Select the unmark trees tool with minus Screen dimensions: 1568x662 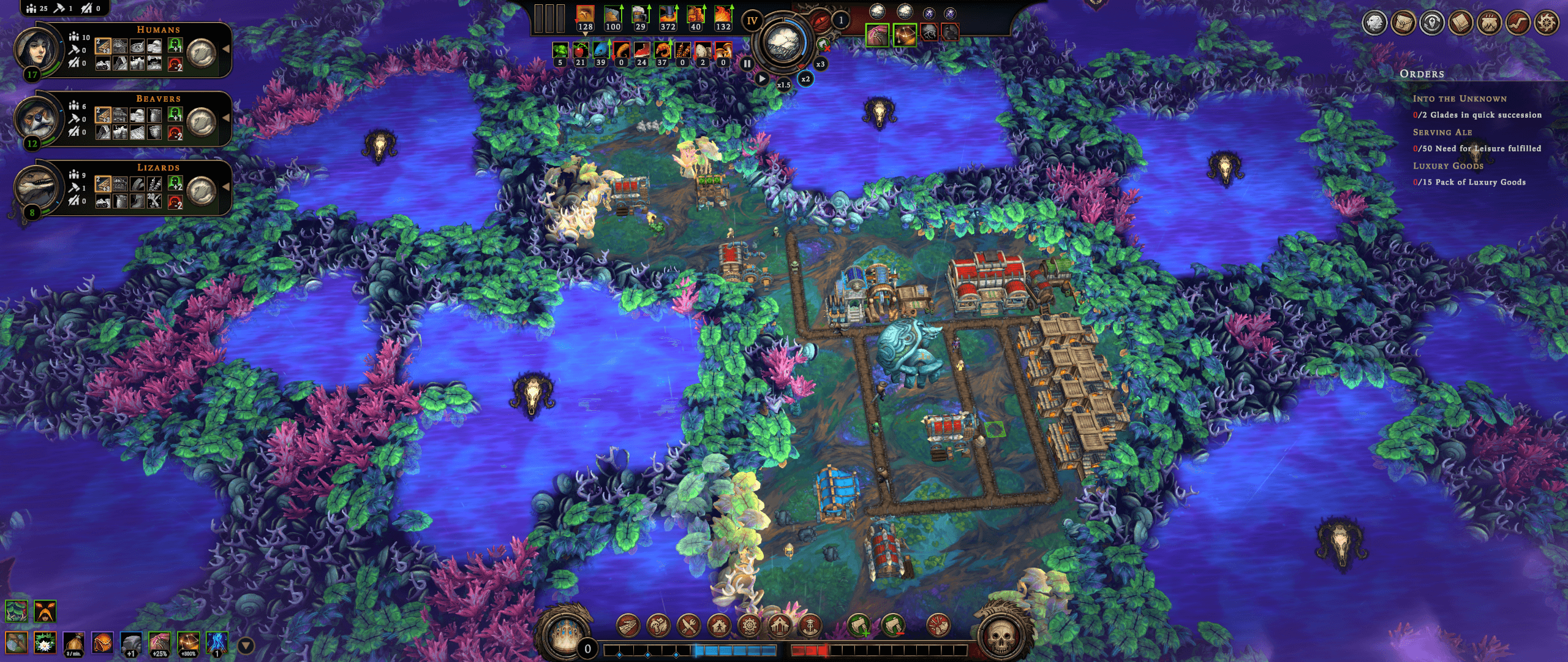(x=893, y=626)
